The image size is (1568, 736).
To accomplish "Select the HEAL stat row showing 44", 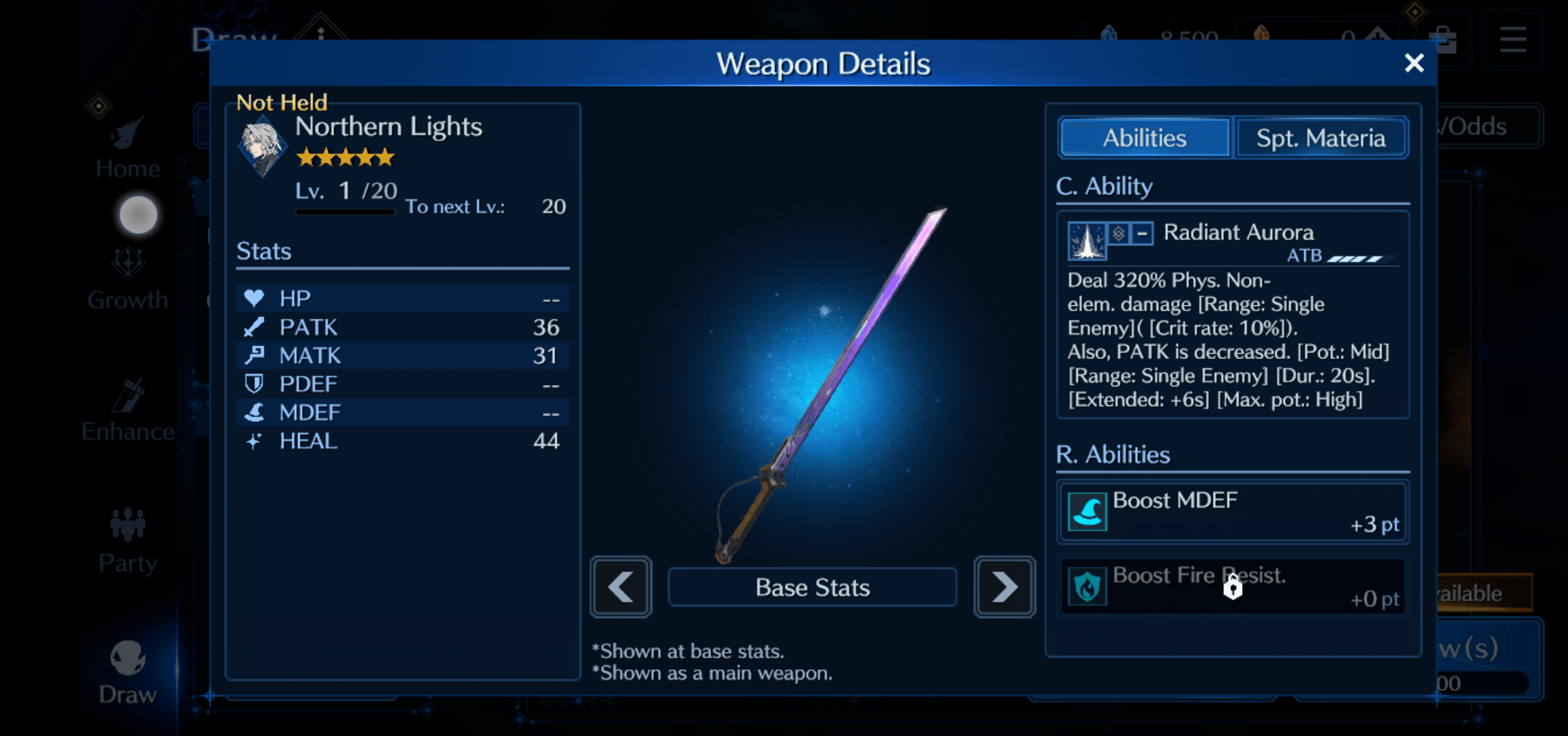I will click(402, 441).
